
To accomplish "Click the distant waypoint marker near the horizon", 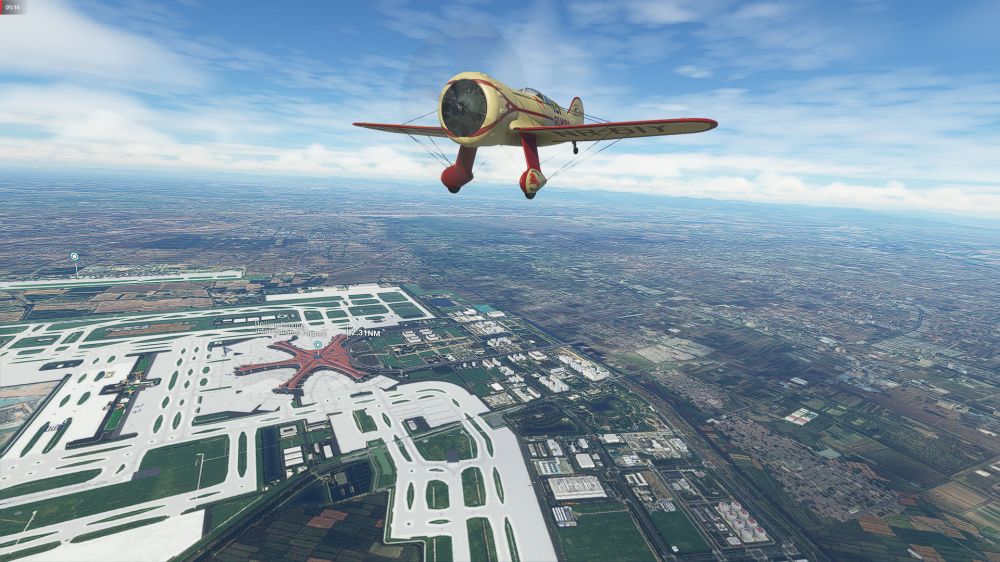I will [74, 257].
